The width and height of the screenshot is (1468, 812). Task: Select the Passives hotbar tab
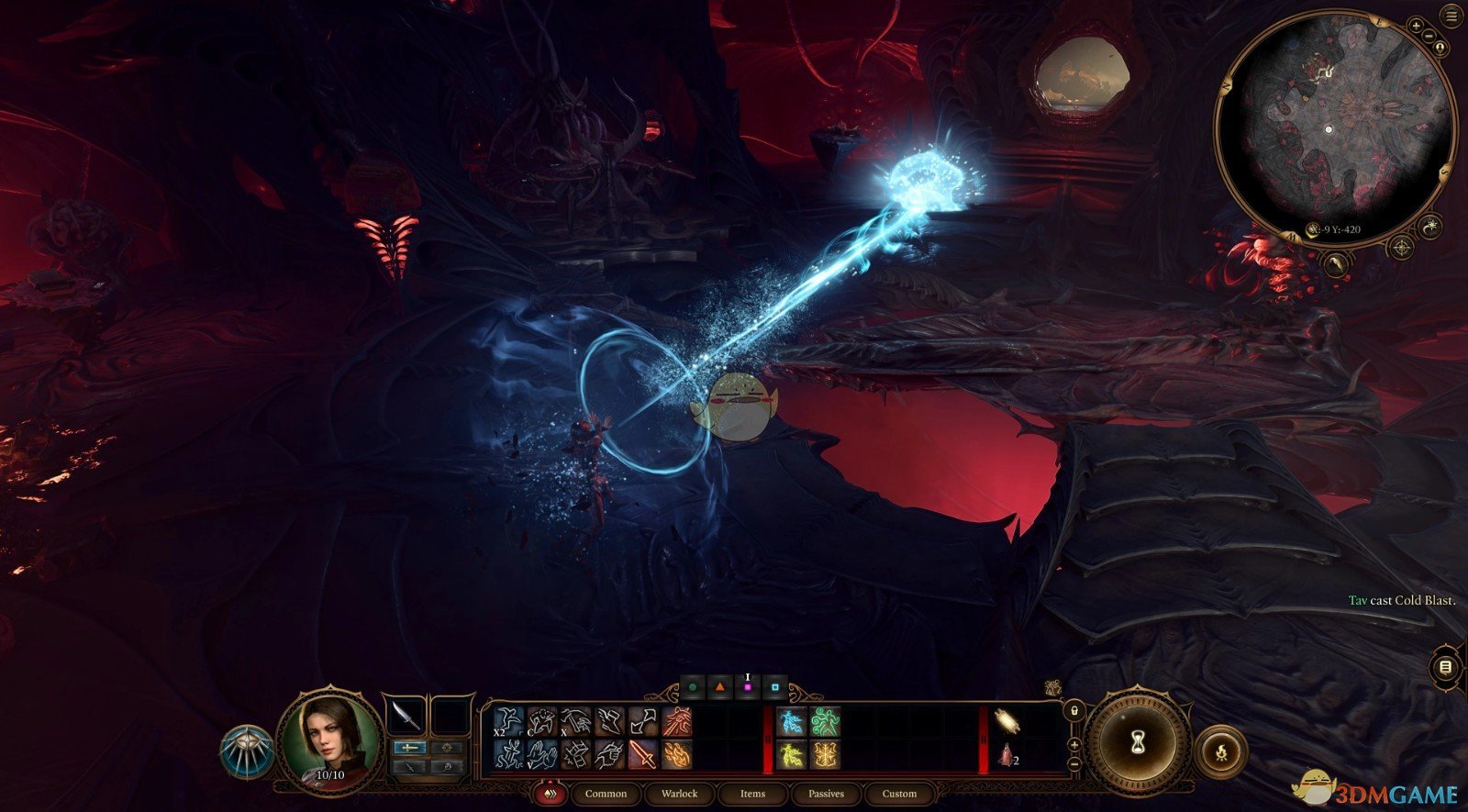826,794
